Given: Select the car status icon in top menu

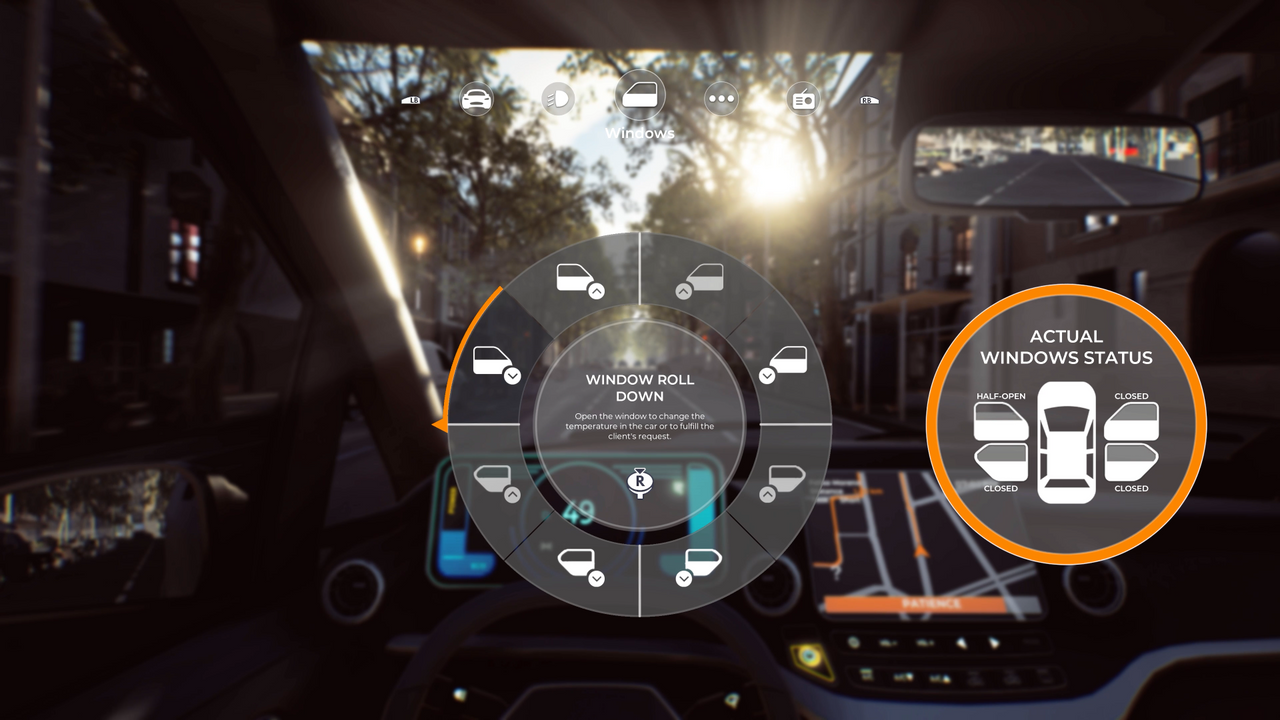Looking at the screenshot, I should 477,98.
